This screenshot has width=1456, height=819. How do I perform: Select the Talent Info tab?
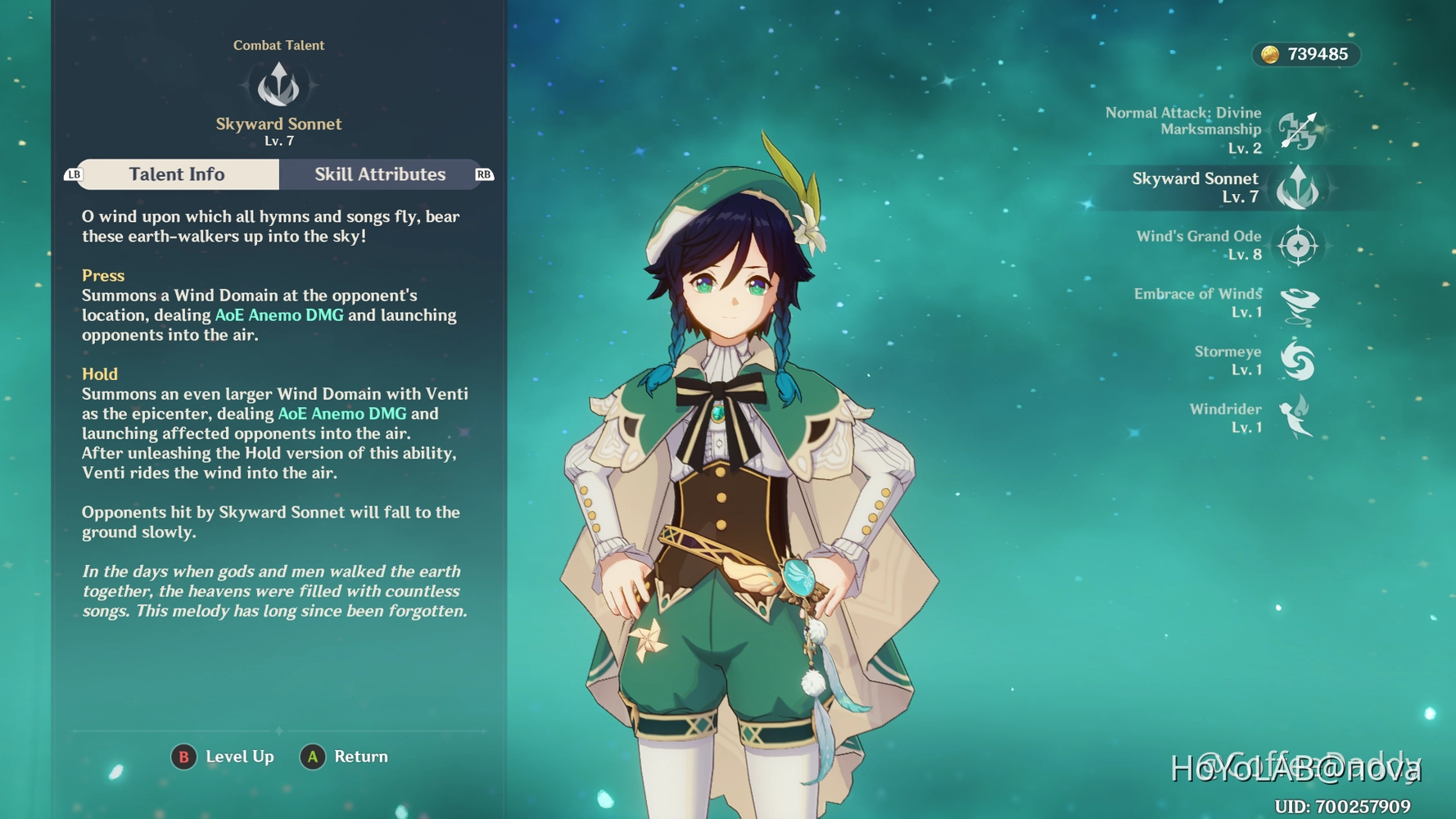[177, 174]
